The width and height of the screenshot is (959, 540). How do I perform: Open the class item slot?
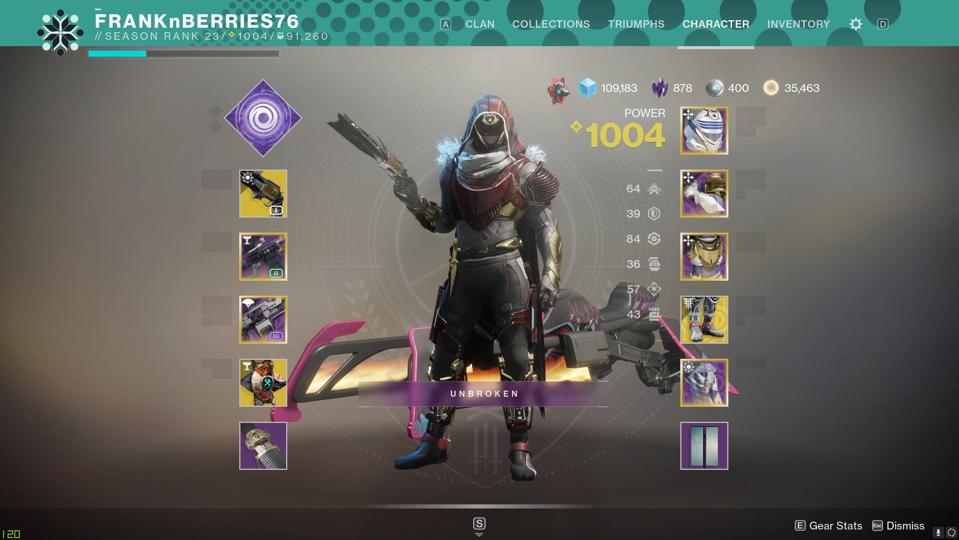(x=704, y=382)
